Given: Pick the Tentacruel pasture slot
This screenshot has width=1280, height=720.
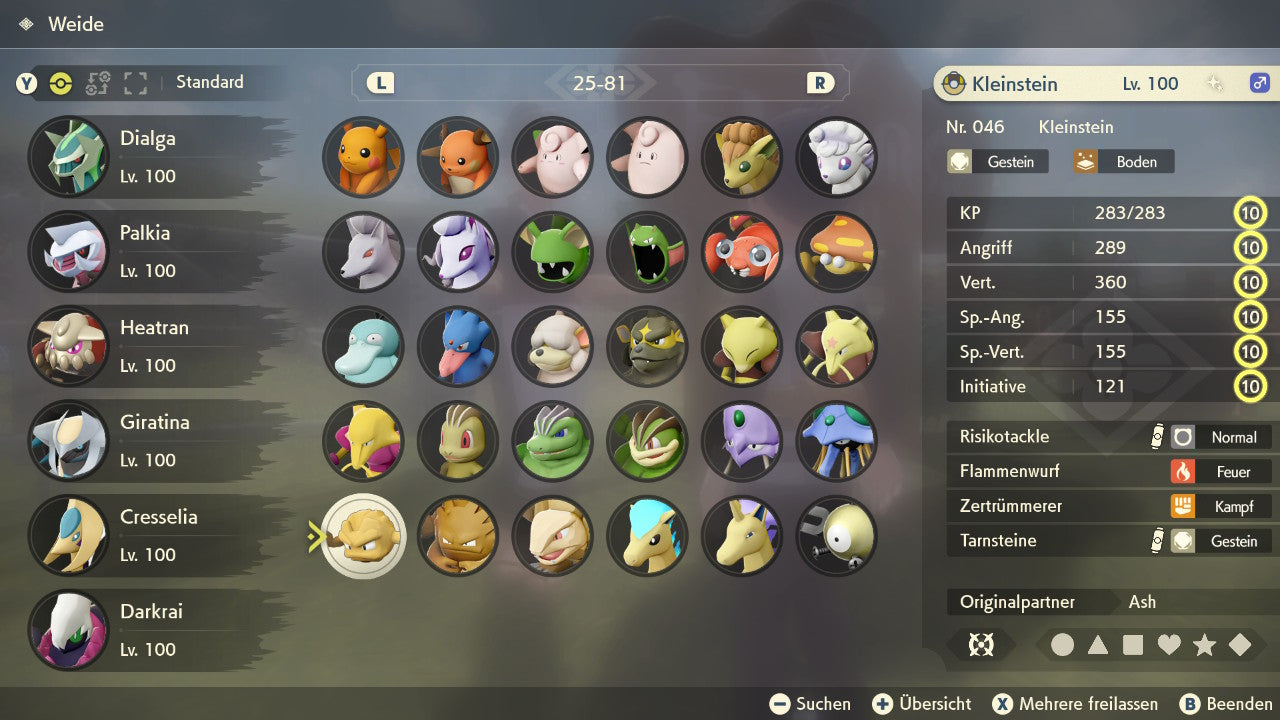Looking at the screenshot, I should tap(837, 441).
